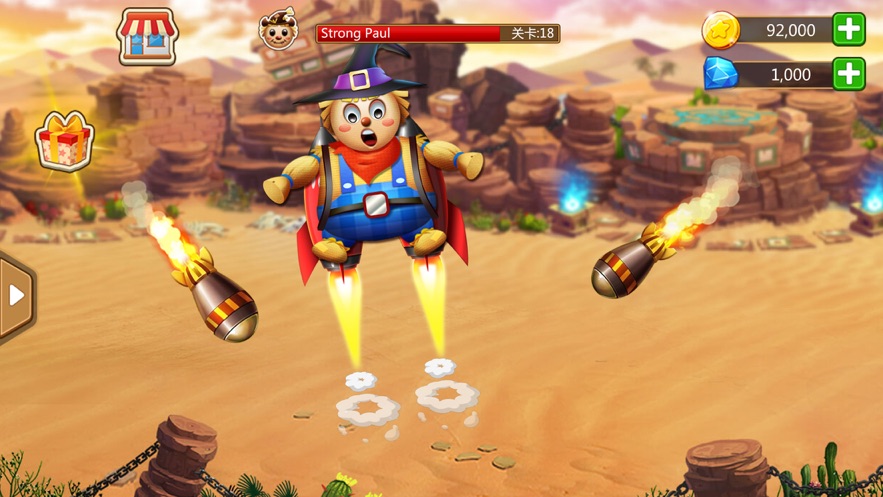The image size is (883, 497).
Task: Claim the glowing gift box reward
Action: (x=64, y=141)
